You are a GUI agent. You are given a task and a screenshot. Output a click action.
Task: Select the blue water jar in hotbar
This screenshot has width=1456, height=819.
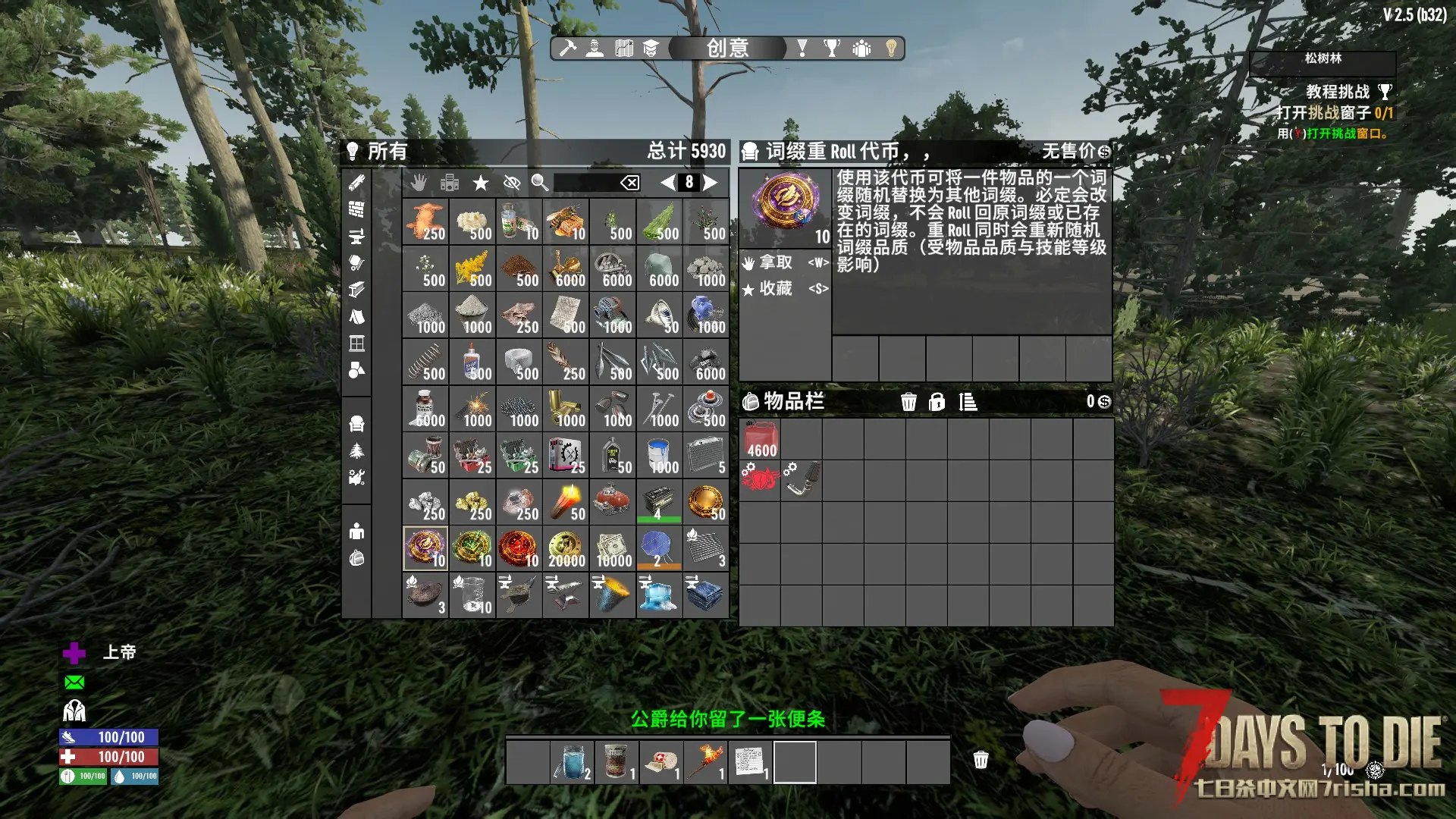point(572,761)
